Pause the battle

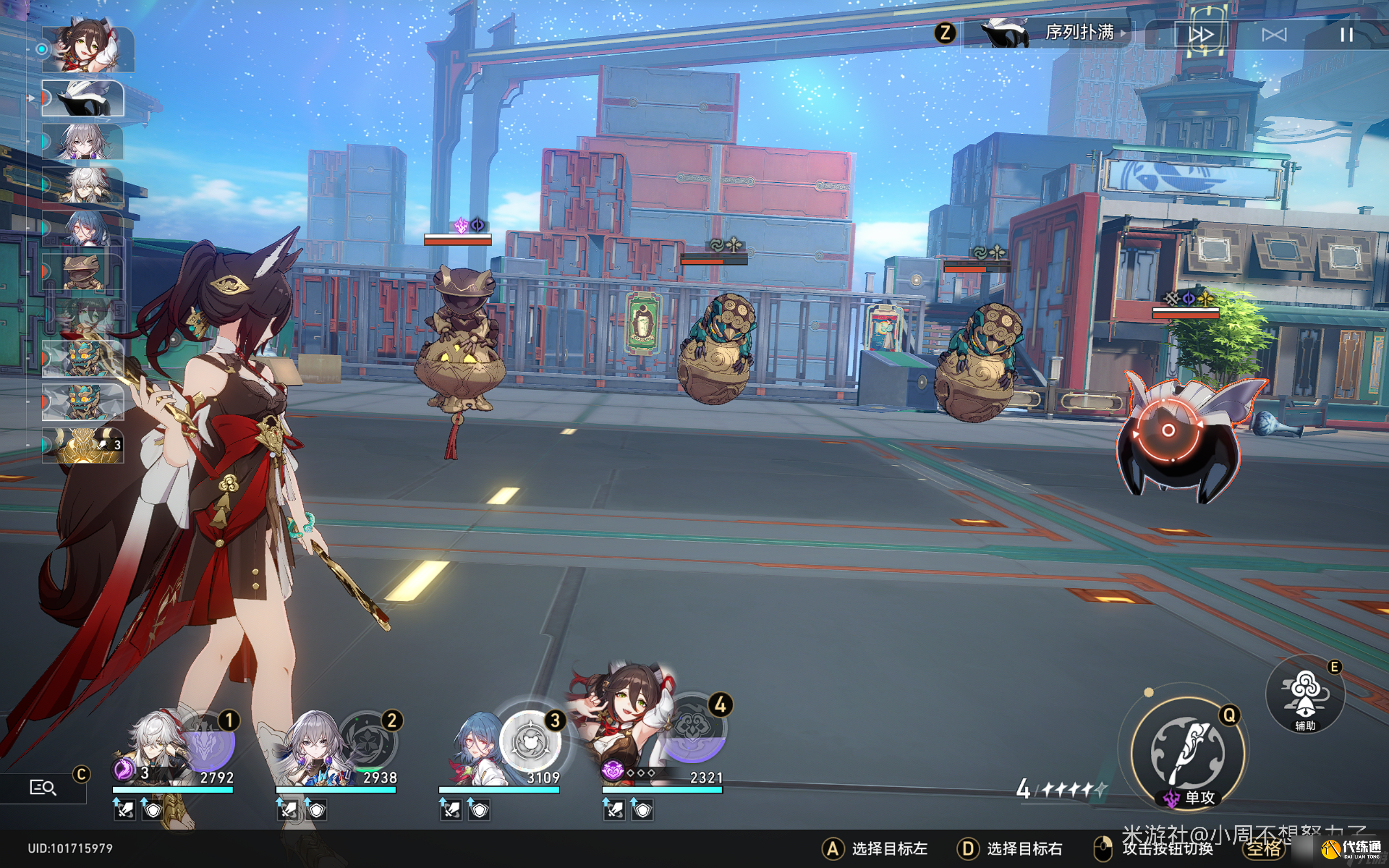[x=1346, y=35]
